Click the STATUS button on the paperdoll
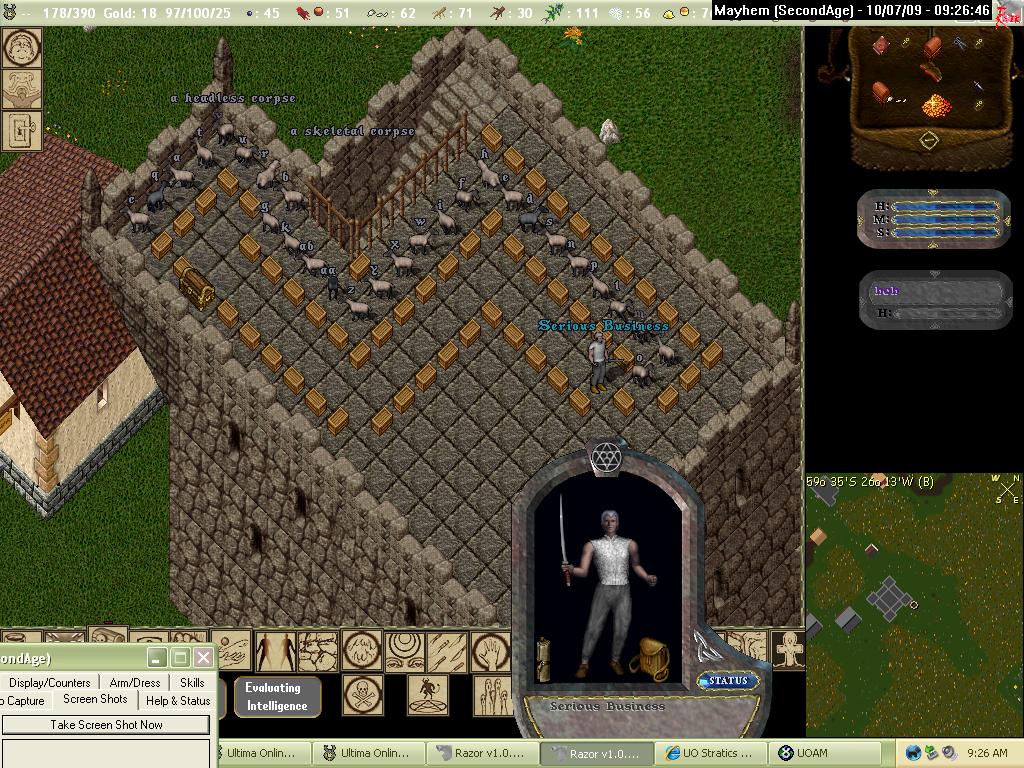1024x768 pixels. click(728, 681)
